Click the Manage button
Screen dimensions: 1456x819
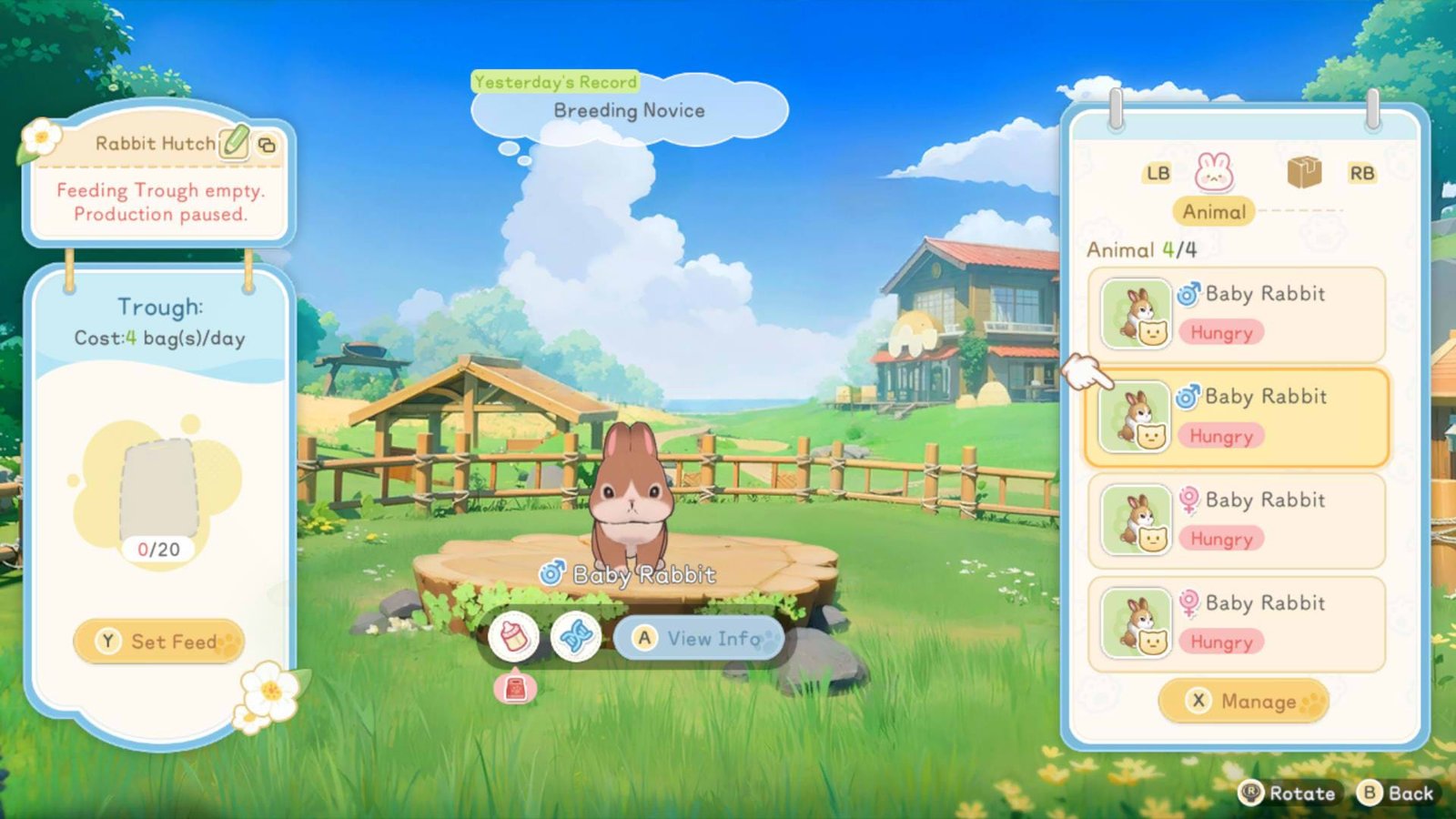pyautogui.click(x=1244, y=702)
